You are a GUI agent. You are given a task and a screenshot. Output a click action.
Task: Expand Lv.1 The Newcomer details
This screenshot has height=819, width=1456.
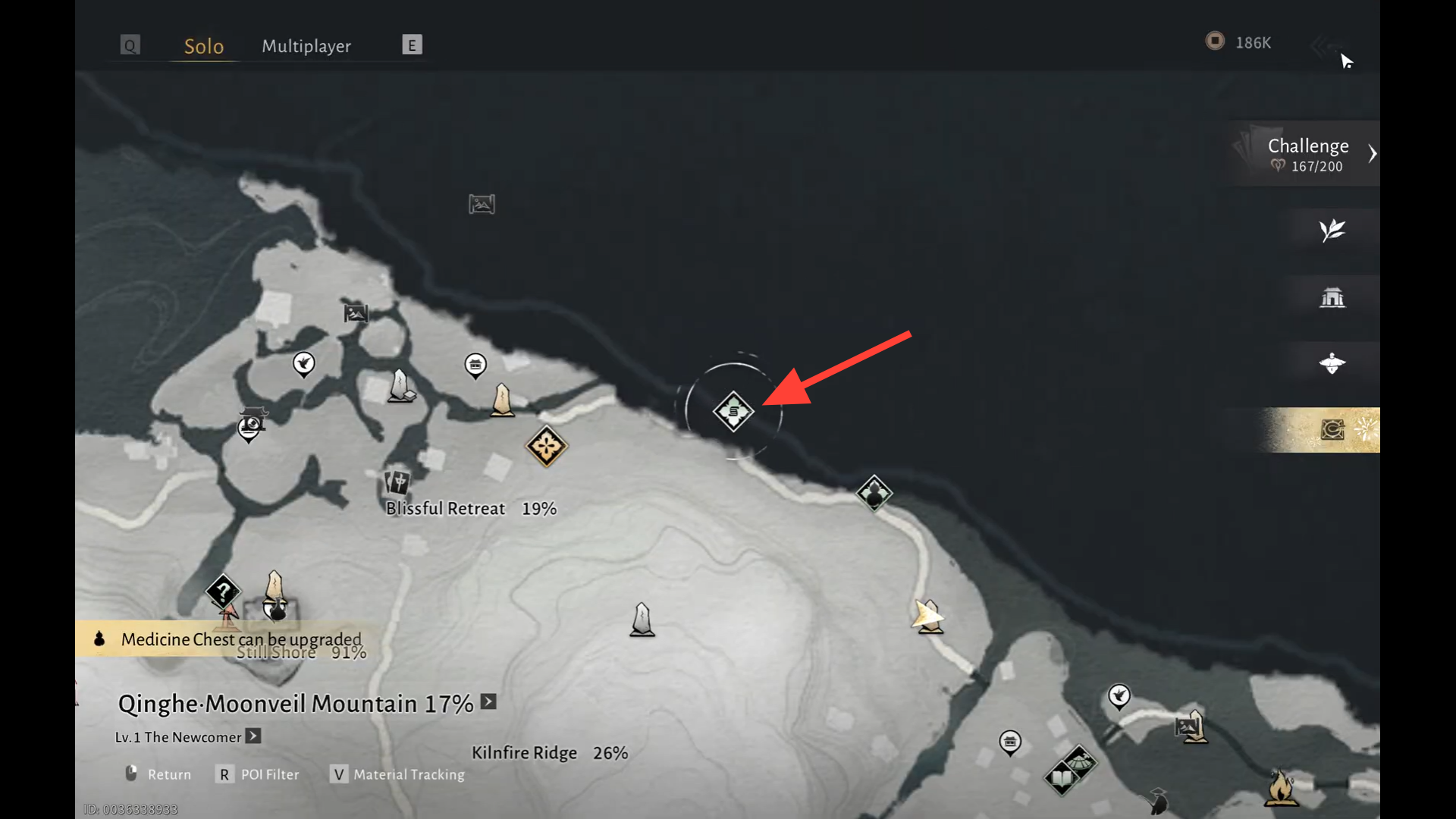253,736
